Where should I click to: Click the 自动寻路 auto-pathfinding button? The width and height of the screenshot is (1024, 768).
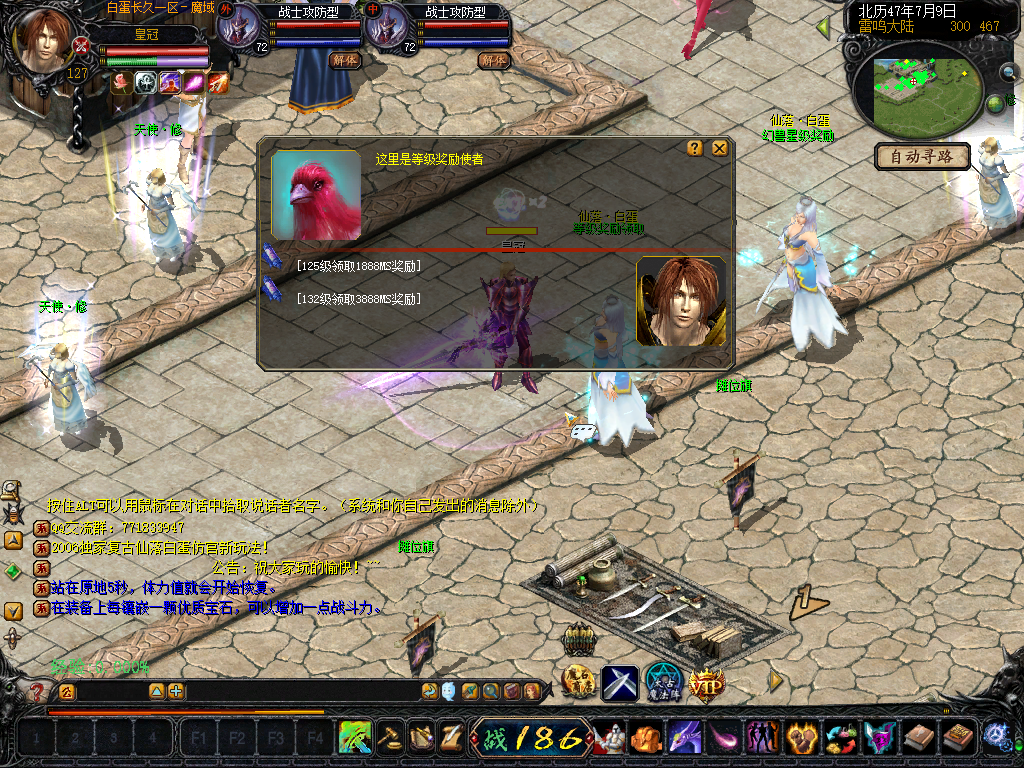[x=922, y=156]
